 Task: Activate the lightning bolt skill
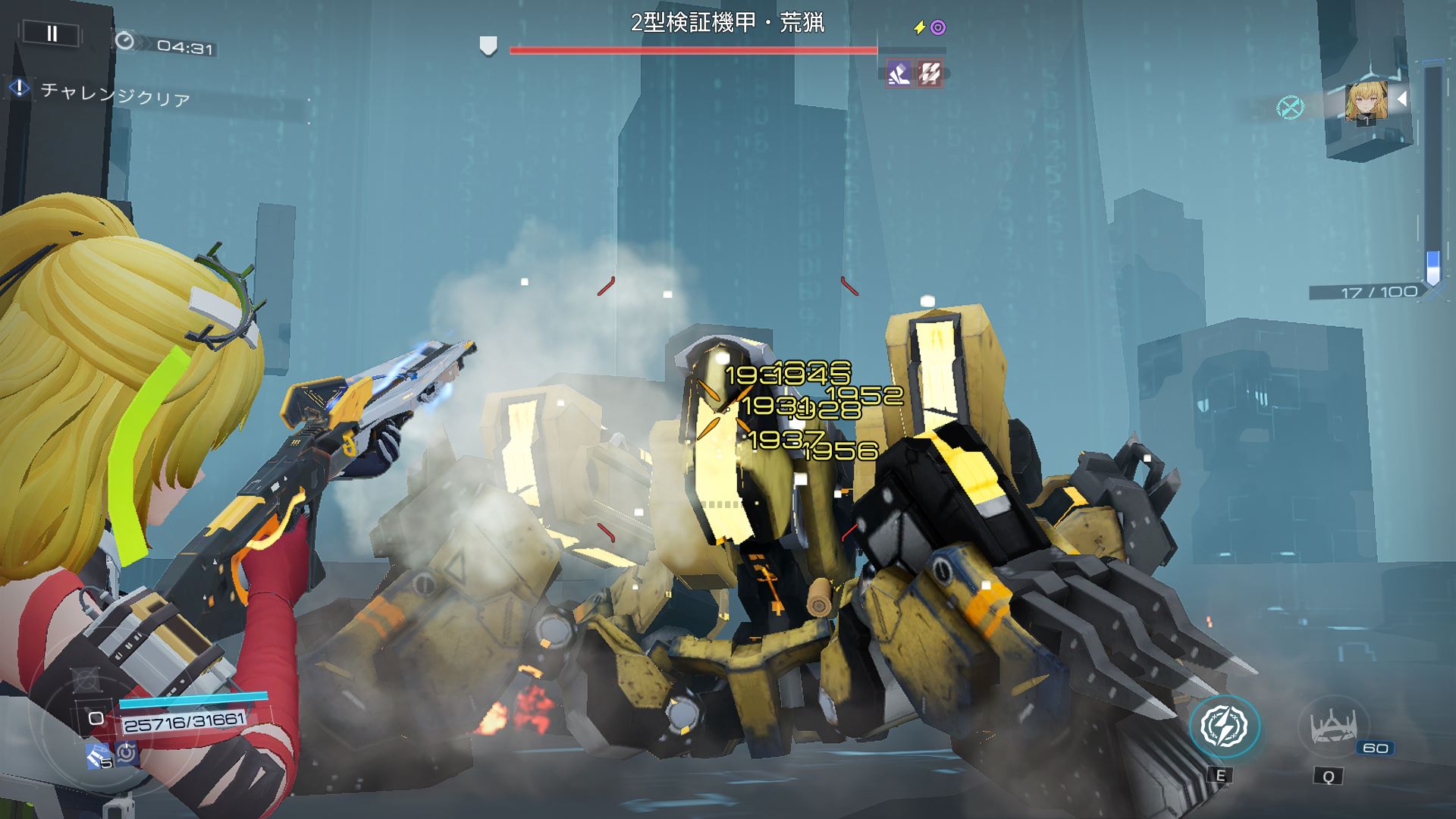(1224, 726)
